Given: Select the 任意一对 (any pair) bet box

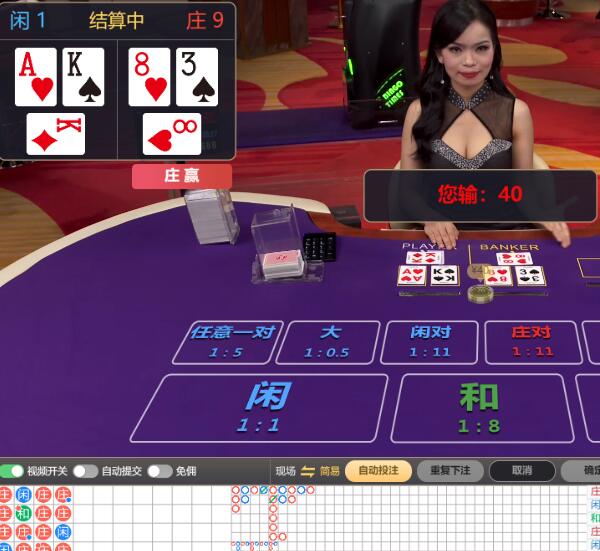Looking at the screenshot, I should (x=229, y=341).
